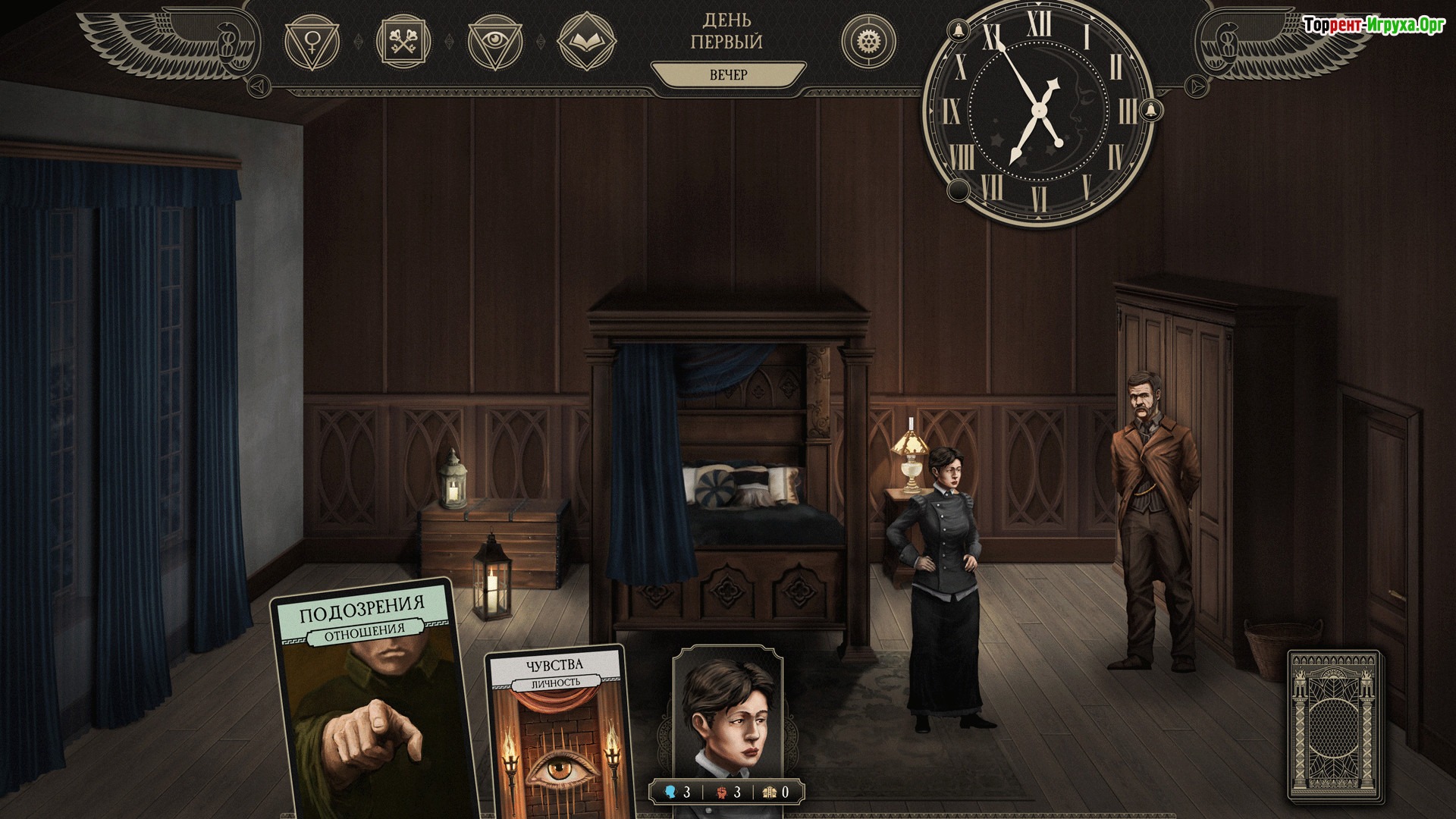Screen dimensions: 1456x819
Task: Open the journal book icon
Action: (x=586, y=41)
